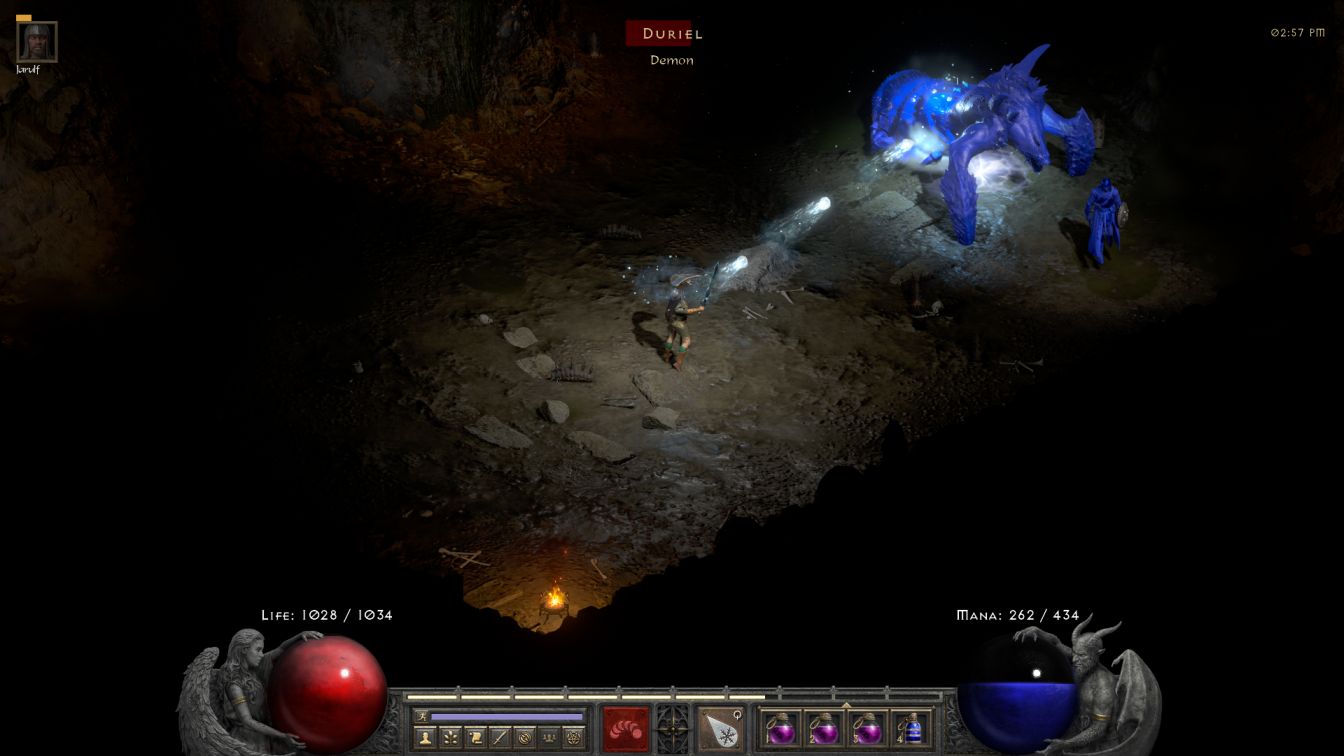Screen dimensions: 1344x756
Task: Click the sword icon in the mini panel
Action: [x=500, y=738]
